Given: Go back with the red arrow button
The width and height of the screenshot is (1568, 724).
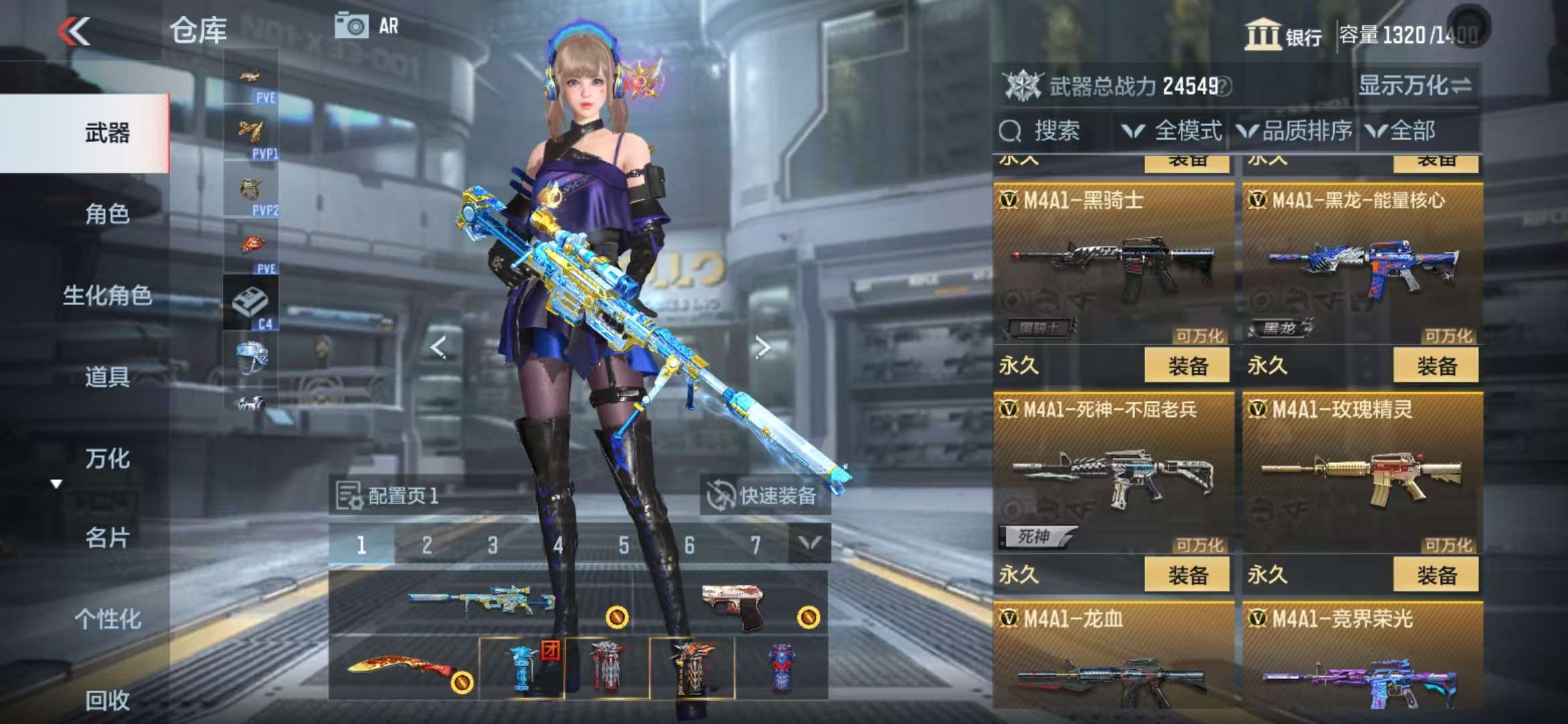Looking at the screenshot, I should click(x=74, y=31).
